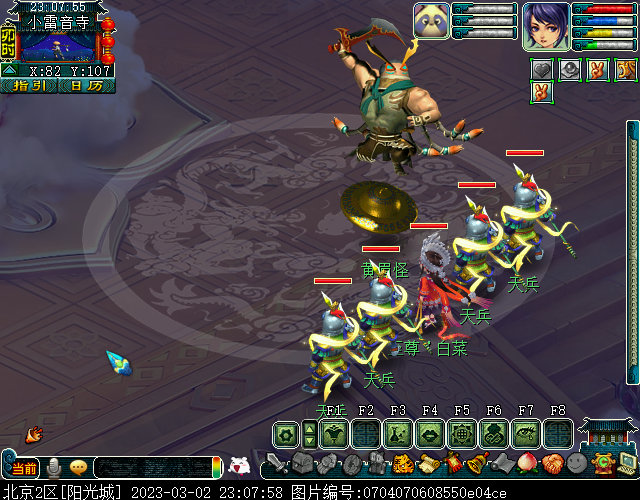This screenshot has width=640, height=500.
Task: Click the sword attack icon
Action: click(x=277, y=464)
